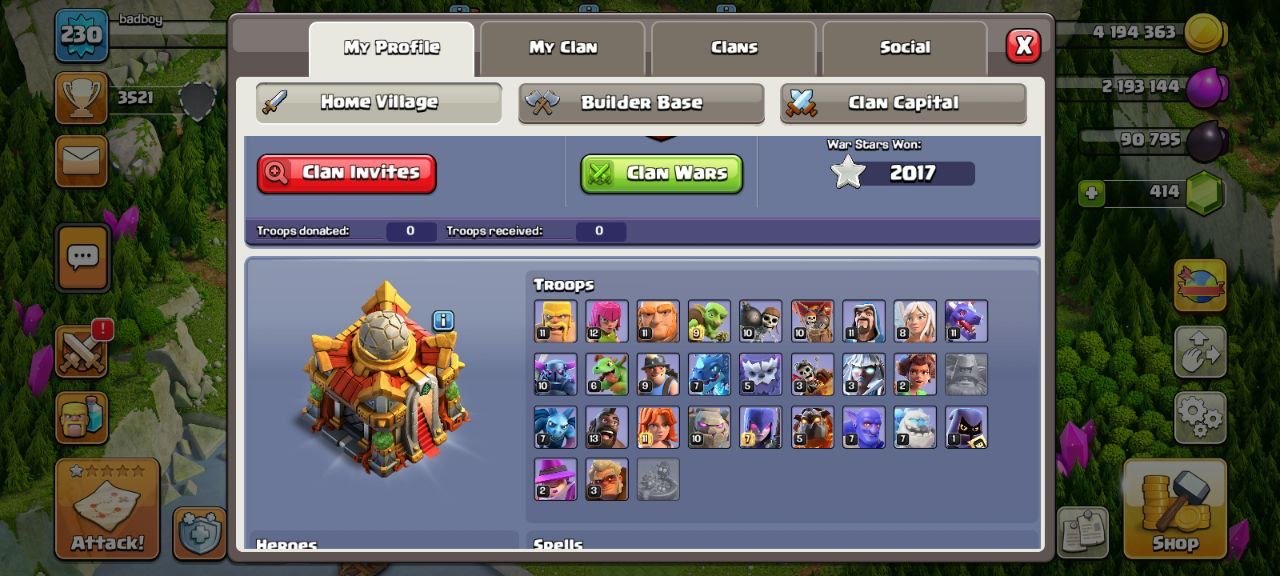Open the Shop
This screenshot has height=576, width=1280.
[1174, 508]
